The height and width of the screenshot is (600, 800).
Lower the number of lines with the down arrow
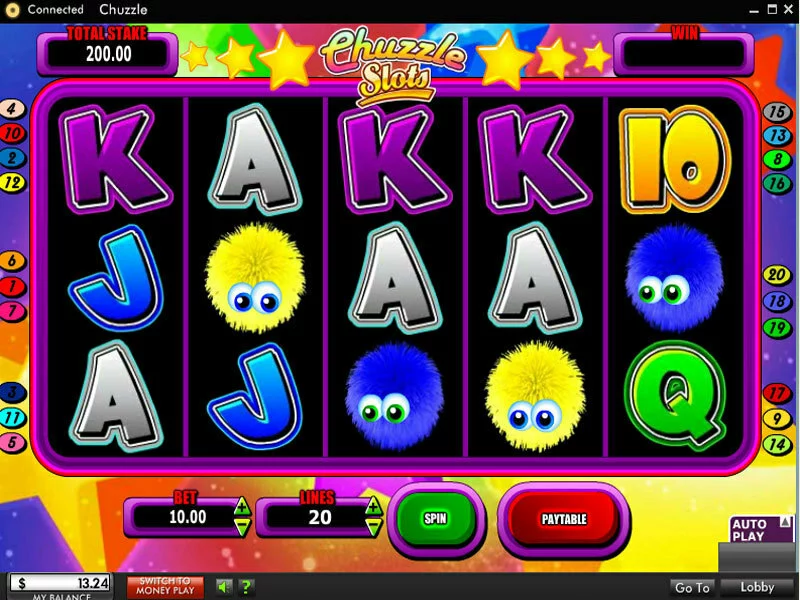pyautogui.click(x=373, y=525)
